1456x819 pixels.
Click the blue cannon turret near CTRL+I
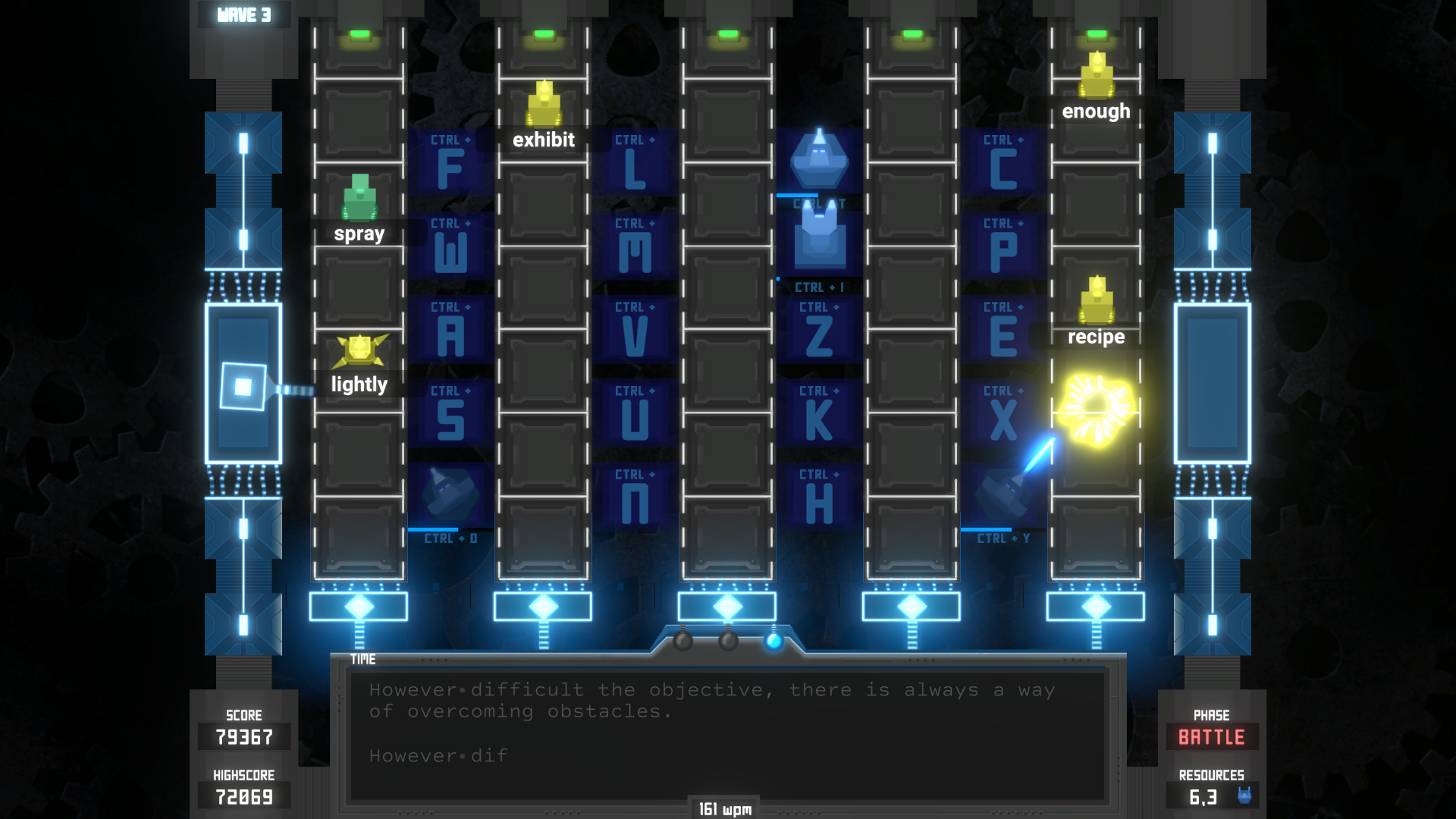pyautogui.click(x=821, y=239)
